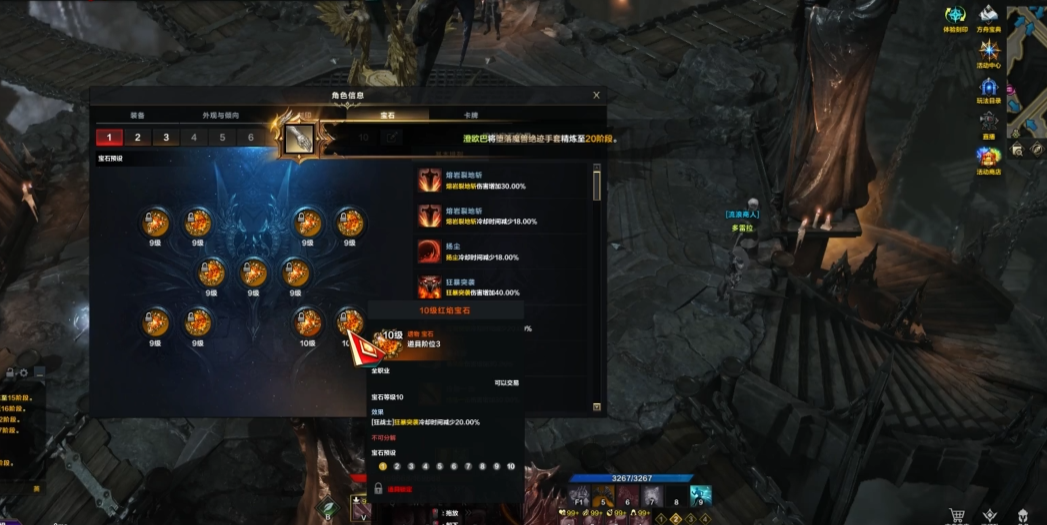Image resolution: width=1047 pixels, height=525 pixels.
Task: Switch to gem preset 2
Action: pos(138,138)
